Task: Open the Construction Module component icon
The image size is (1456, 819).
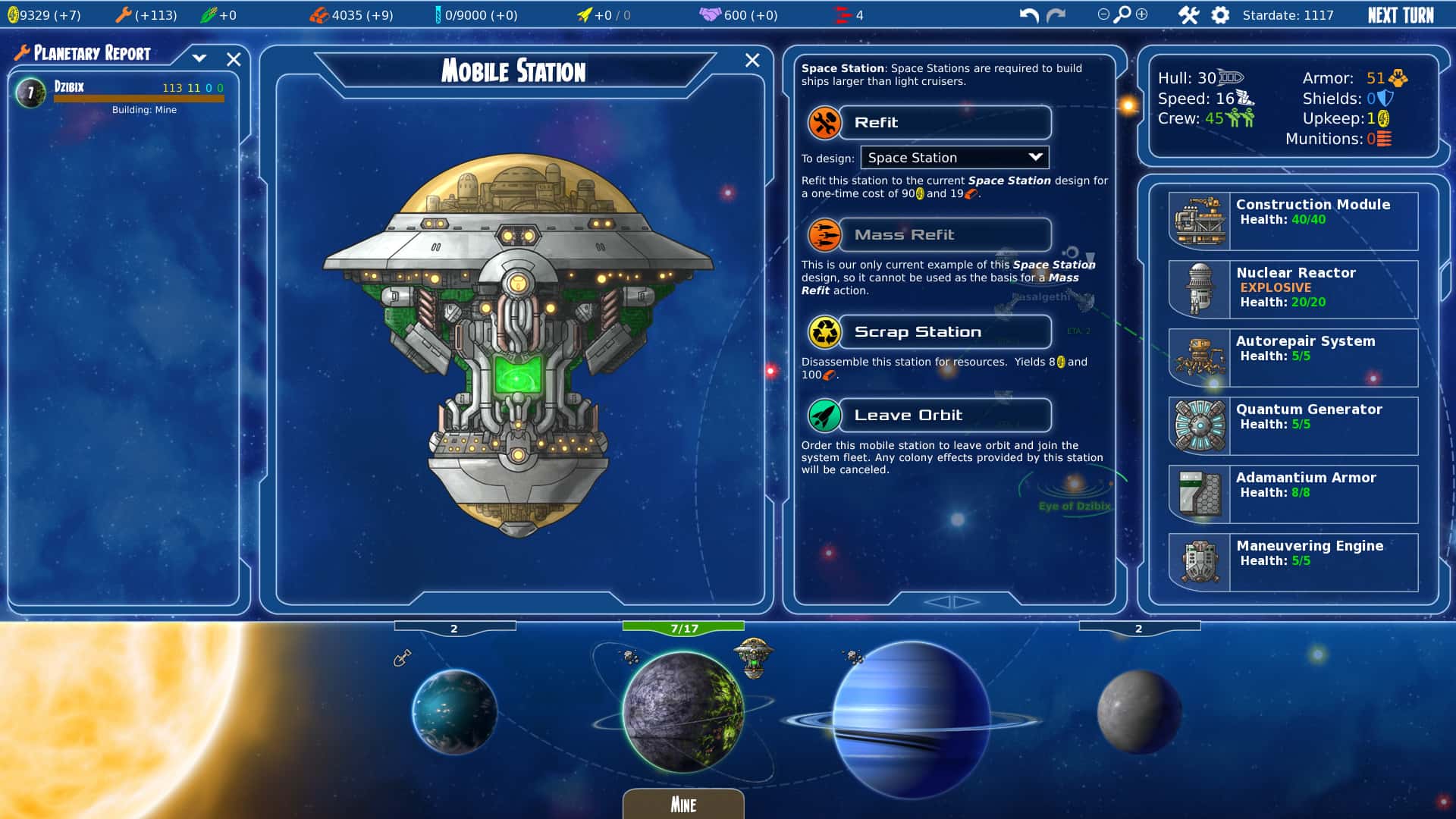Action: click(x=1198, y=220)
